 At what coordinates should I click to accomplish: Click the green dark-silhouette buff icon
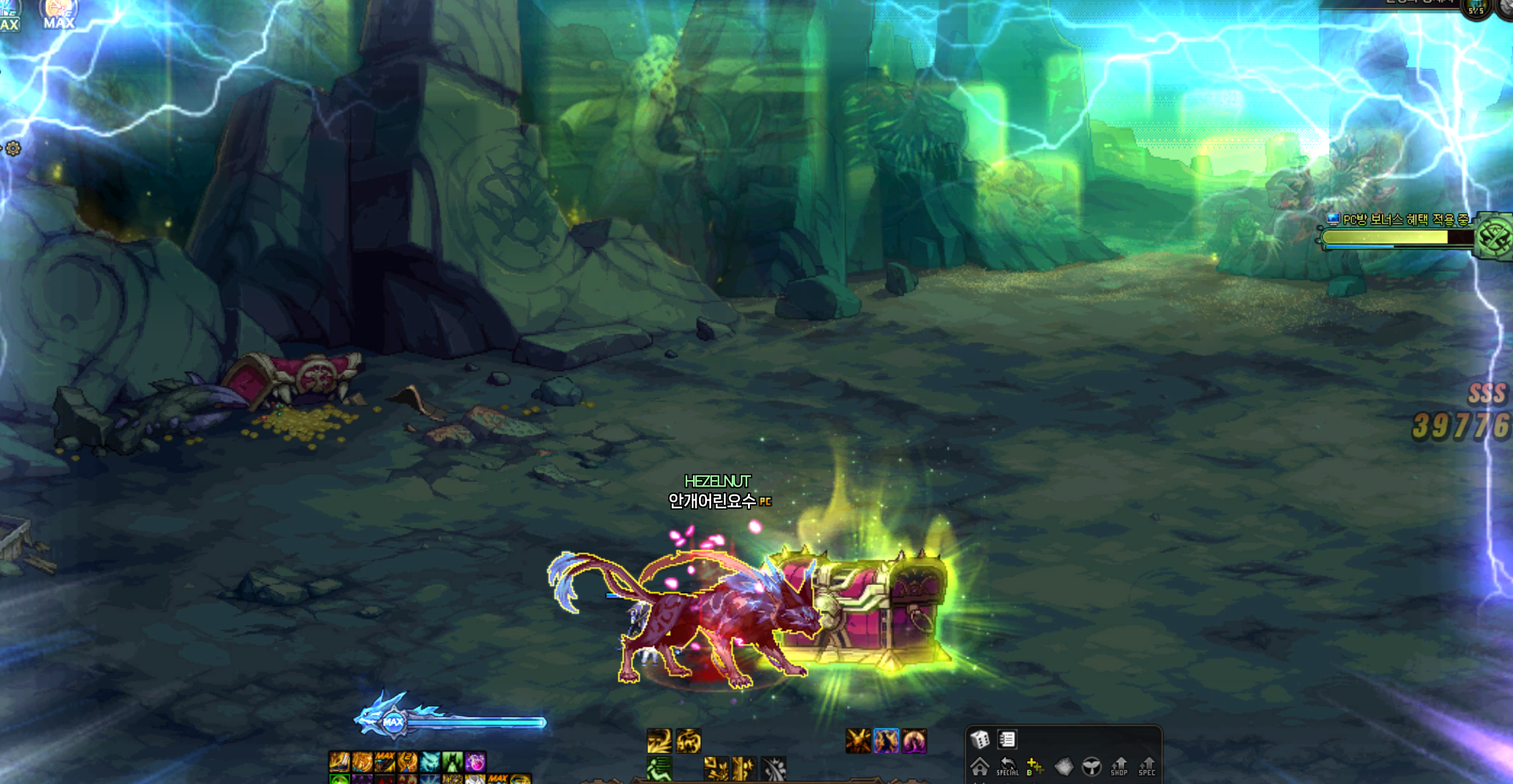pos(452,762)
